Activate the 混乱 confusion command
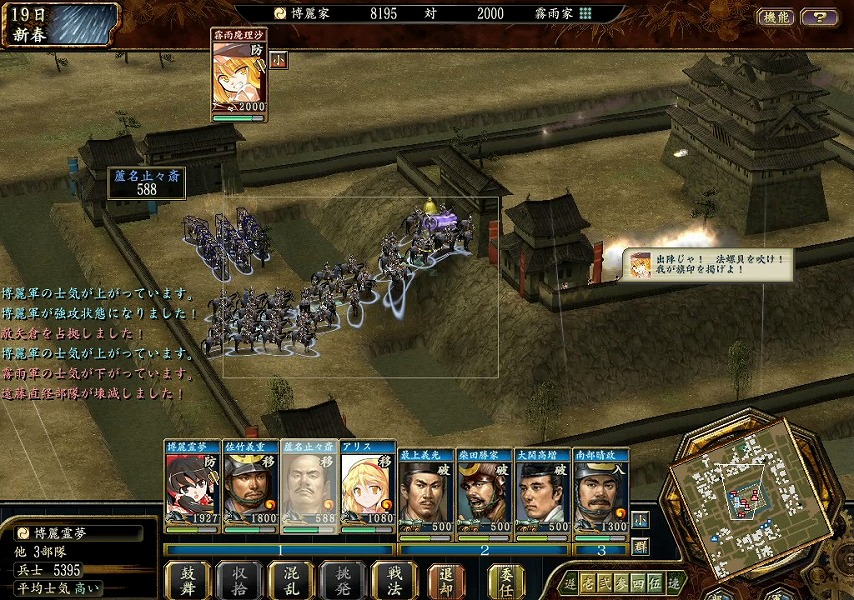The image size is (854, 600). coord(291,580)
